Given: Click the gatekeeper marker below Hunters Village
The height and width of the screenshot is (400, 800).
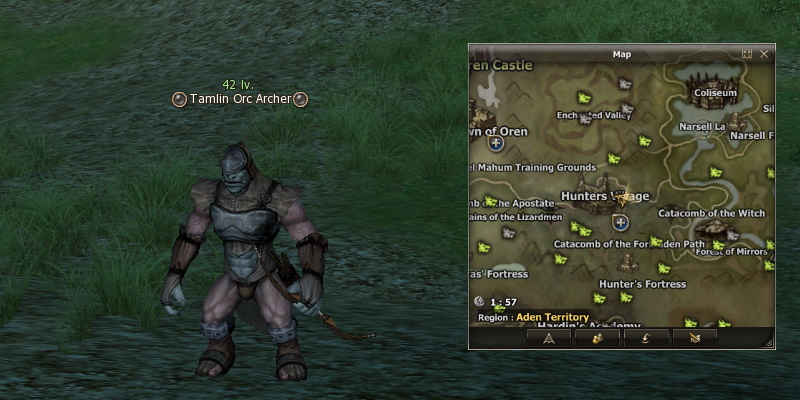Looking at the screenshot, I should point(621,222).
